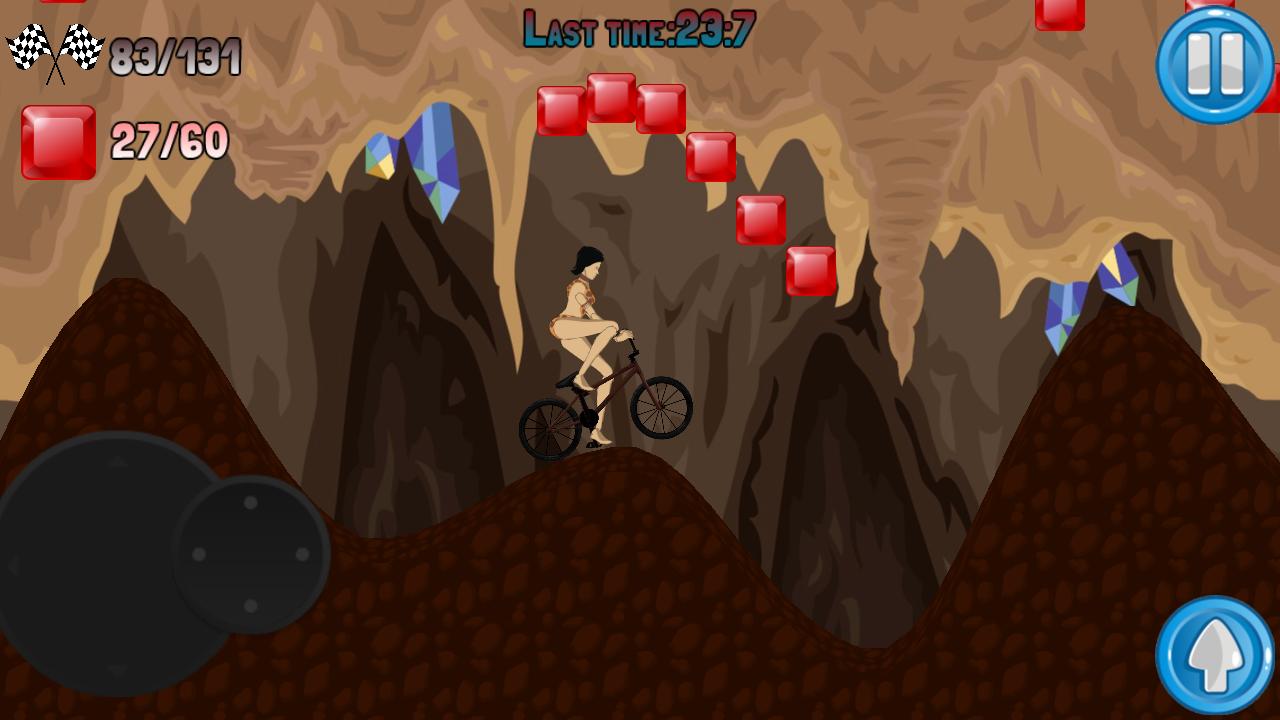Tap the leftmost red gem at top
The height and width of the screenshot is (720, 1280).
(x=560, y=110)
